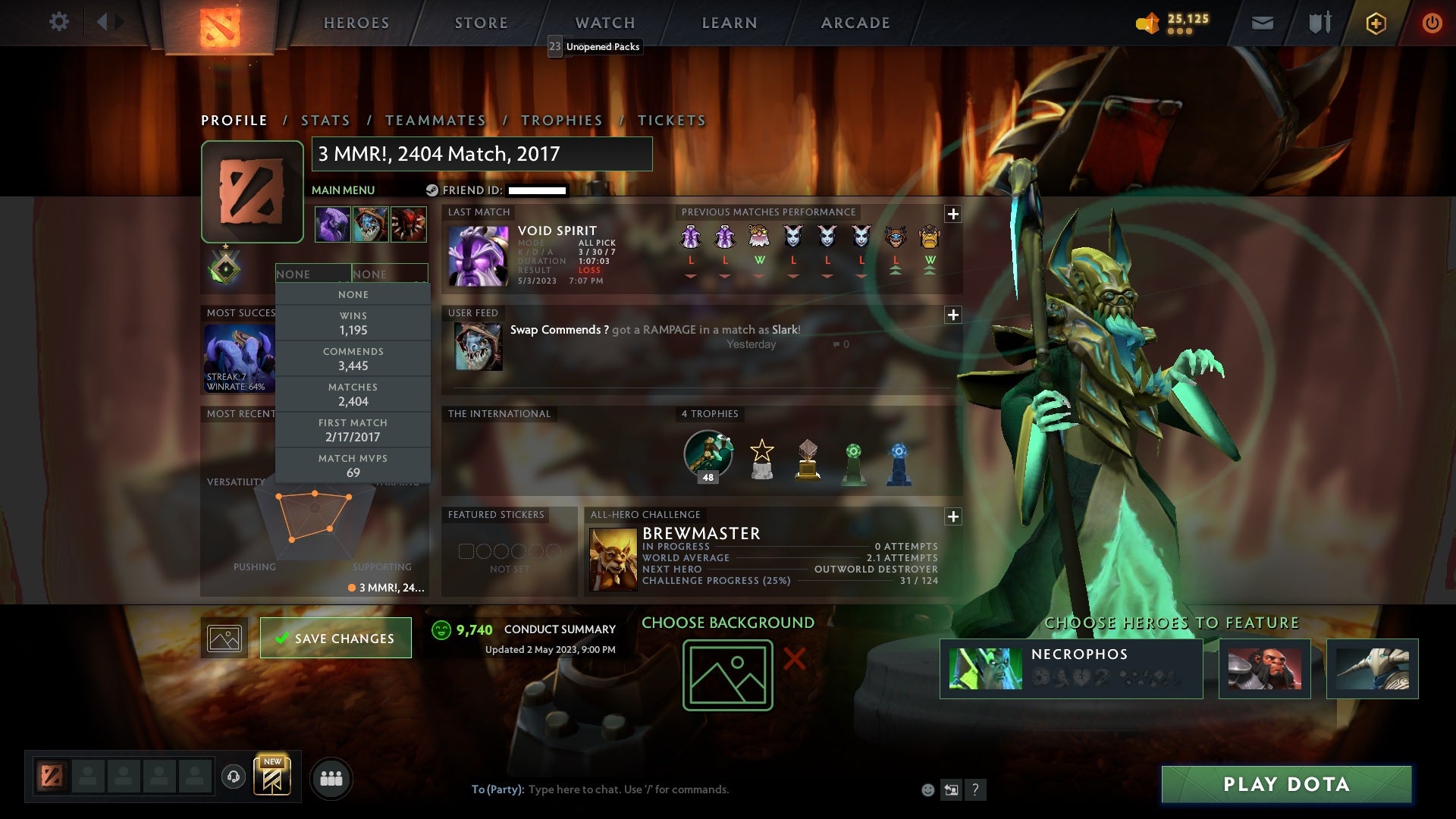Select MATCH MVPS in the stat list

coord(353,465)
